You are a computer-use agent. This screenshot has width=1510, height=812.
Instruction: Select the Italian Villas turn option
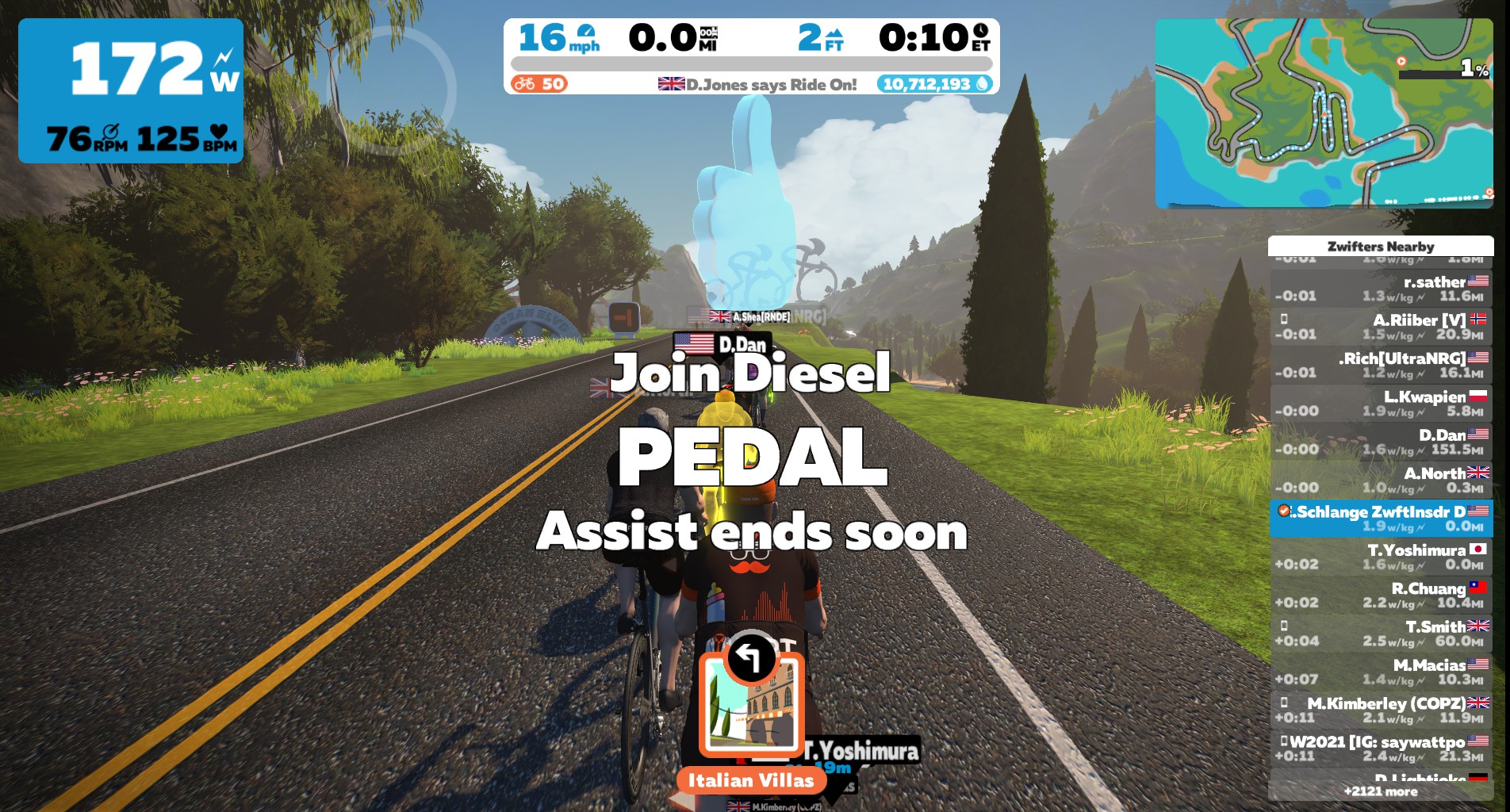click(750, 706)
